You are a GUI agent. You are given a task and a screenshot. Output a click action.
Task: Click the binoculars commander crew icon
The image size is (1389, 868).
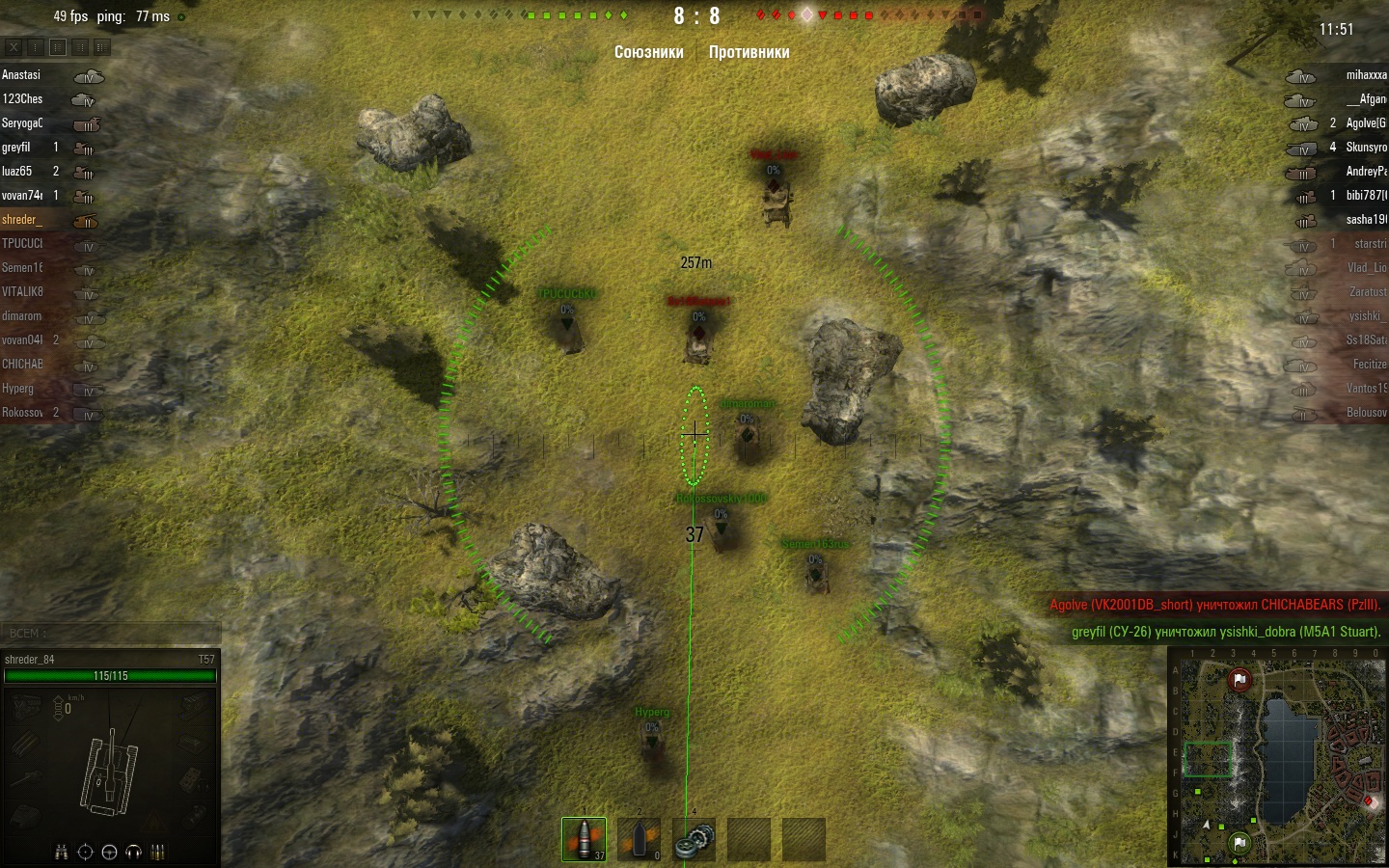click(61, 852)
